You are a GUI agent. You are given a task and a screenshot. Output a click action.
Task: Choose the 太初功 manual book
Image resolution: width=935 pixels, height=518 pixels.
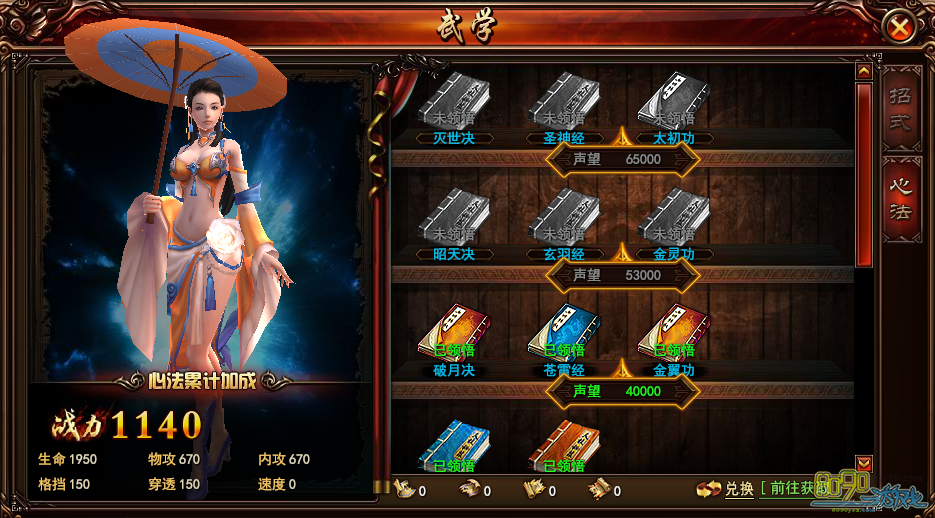(x=674, y=100)
